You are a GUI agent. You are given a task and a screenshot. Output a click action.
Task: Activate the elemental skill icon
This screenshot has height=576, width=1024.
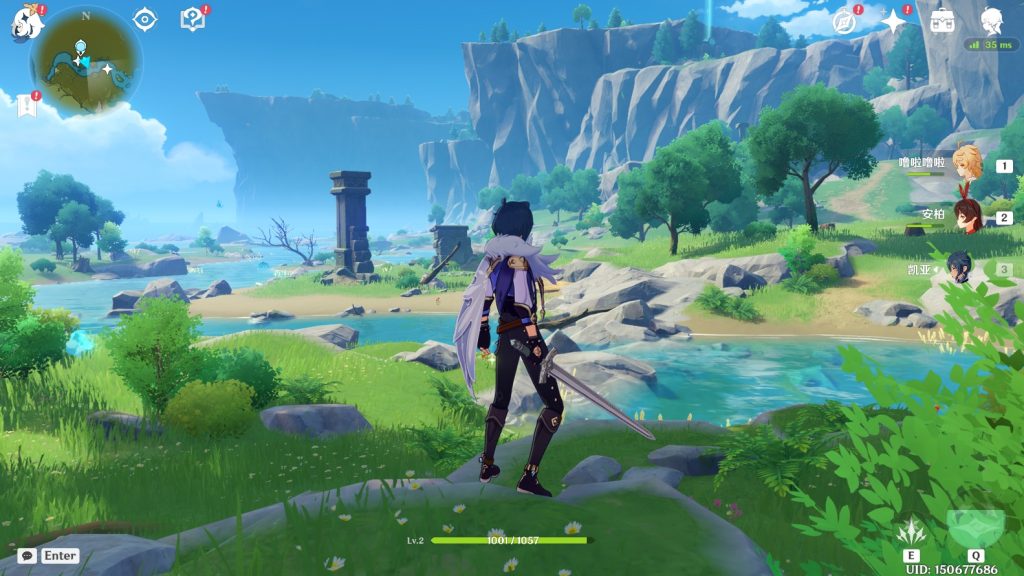(x=910, y=531)
